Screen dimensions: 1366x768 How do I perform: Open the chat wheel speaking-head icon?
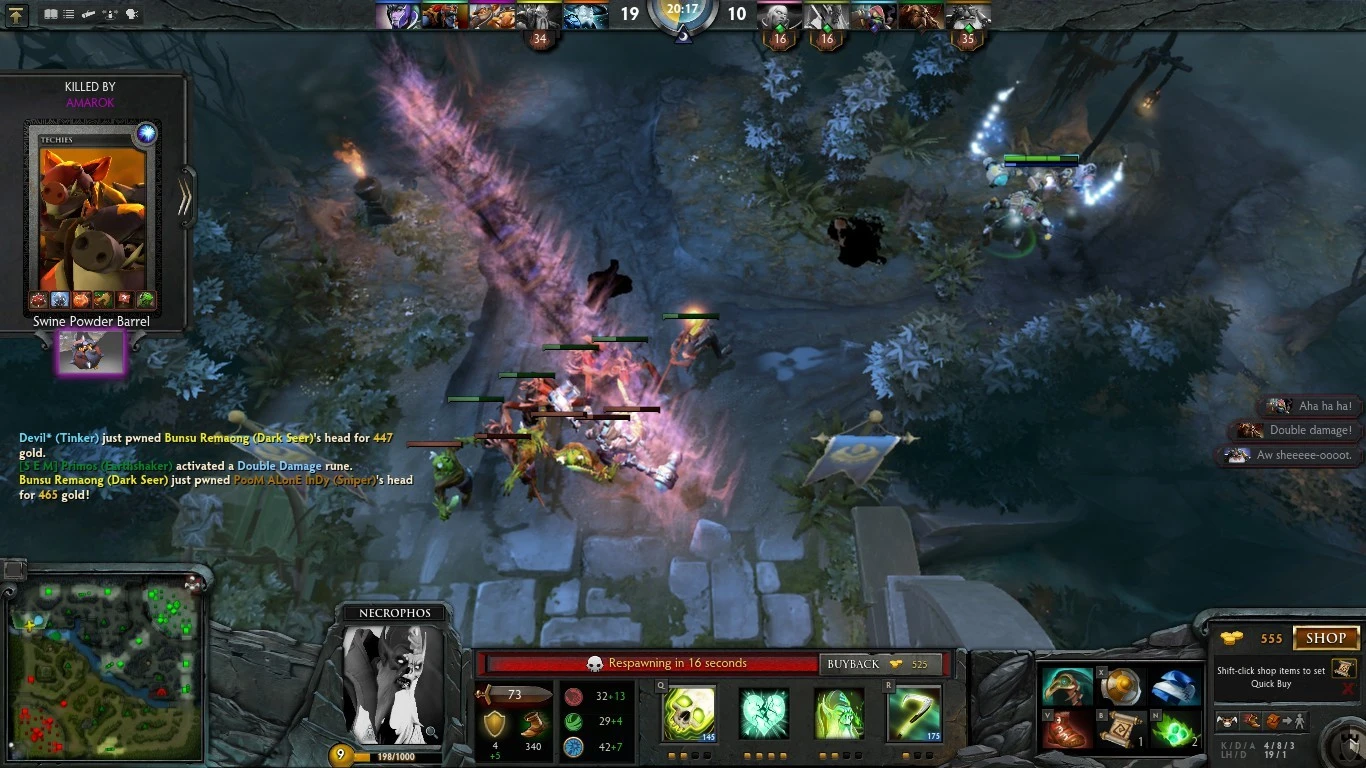[x=131, y=14]
